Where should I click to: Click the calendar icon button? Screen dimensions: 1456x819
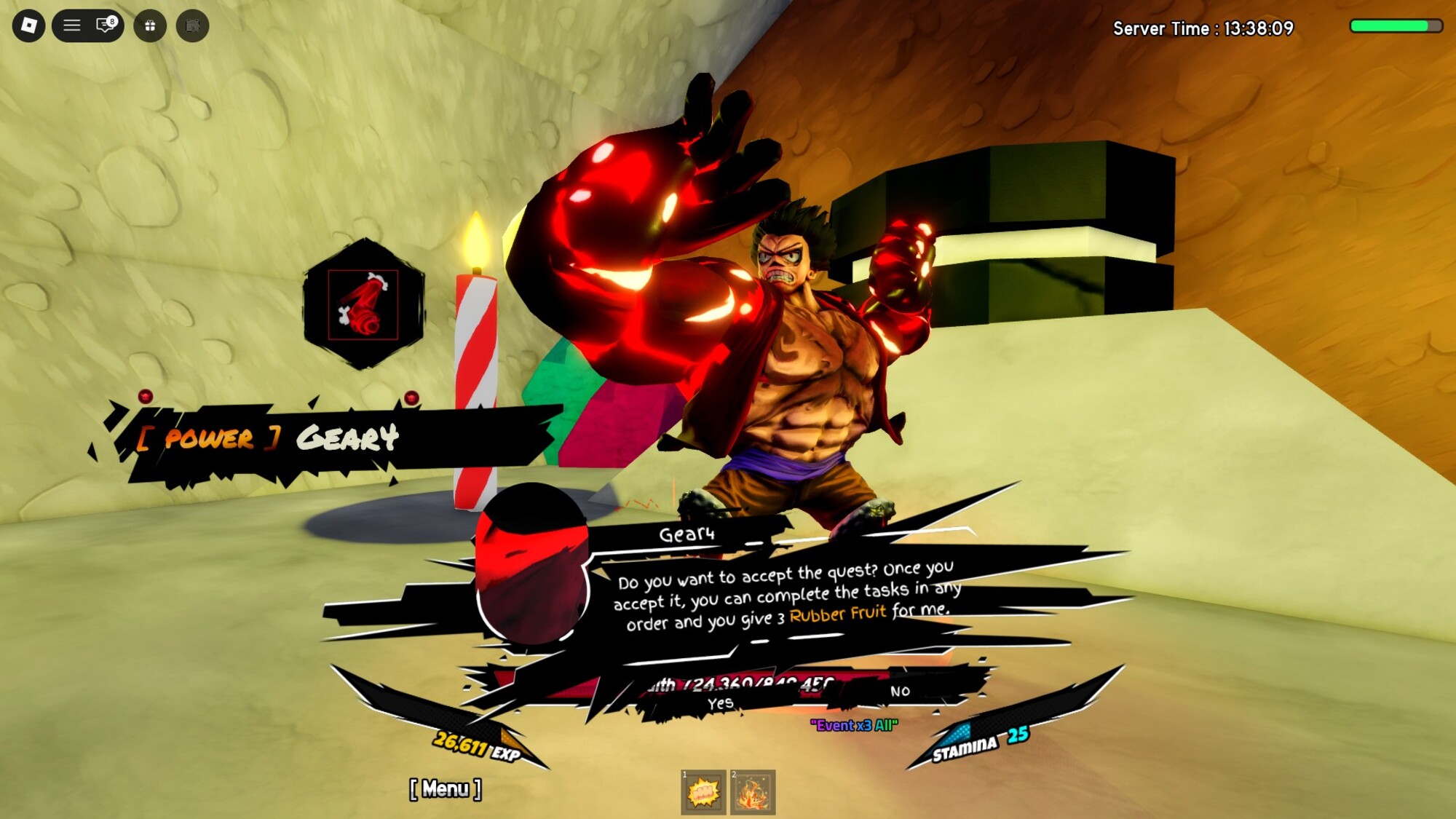pos(193,26)
